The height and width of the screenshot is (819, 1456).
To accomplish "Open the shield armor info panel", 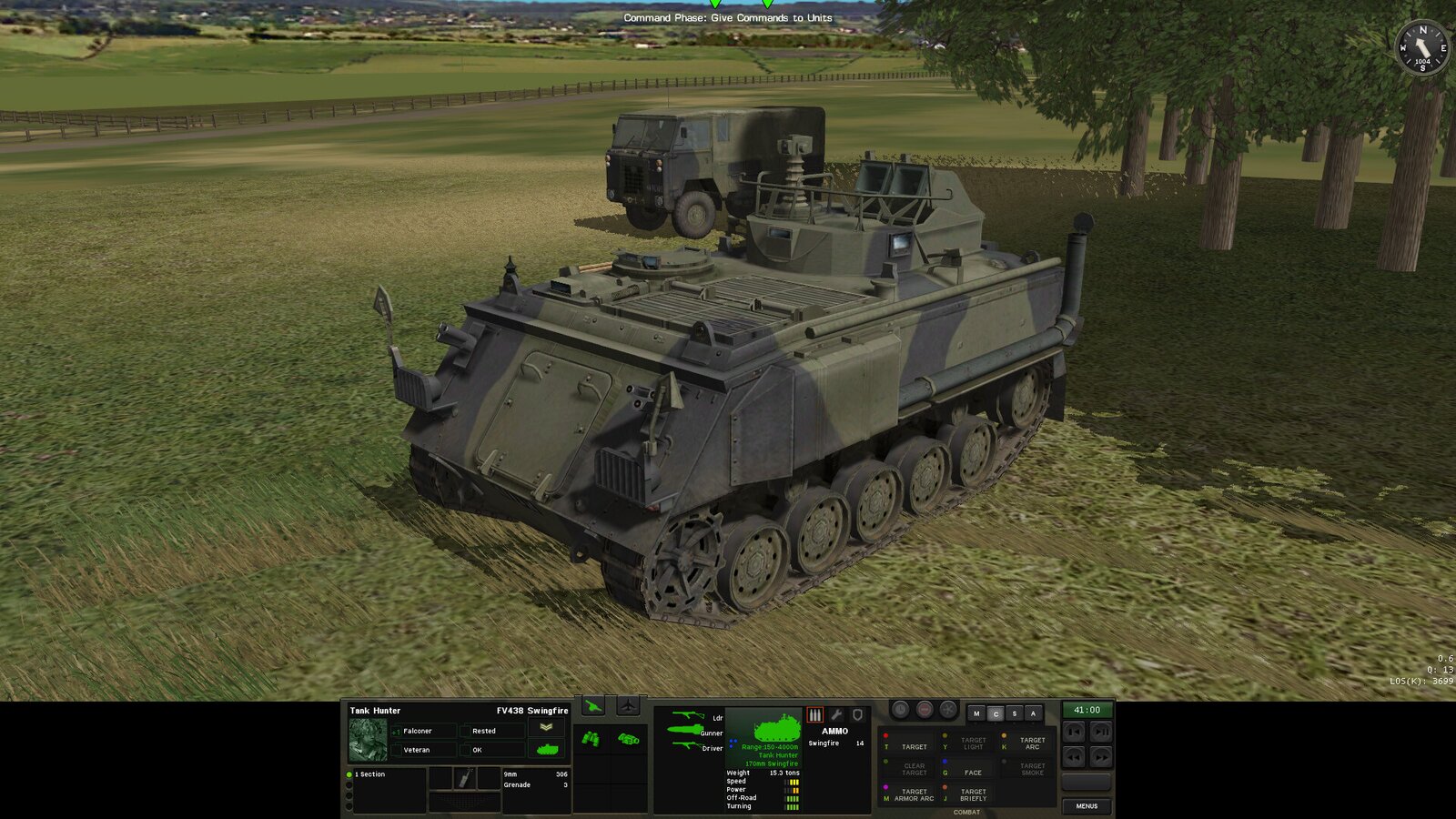I will 857,714.
